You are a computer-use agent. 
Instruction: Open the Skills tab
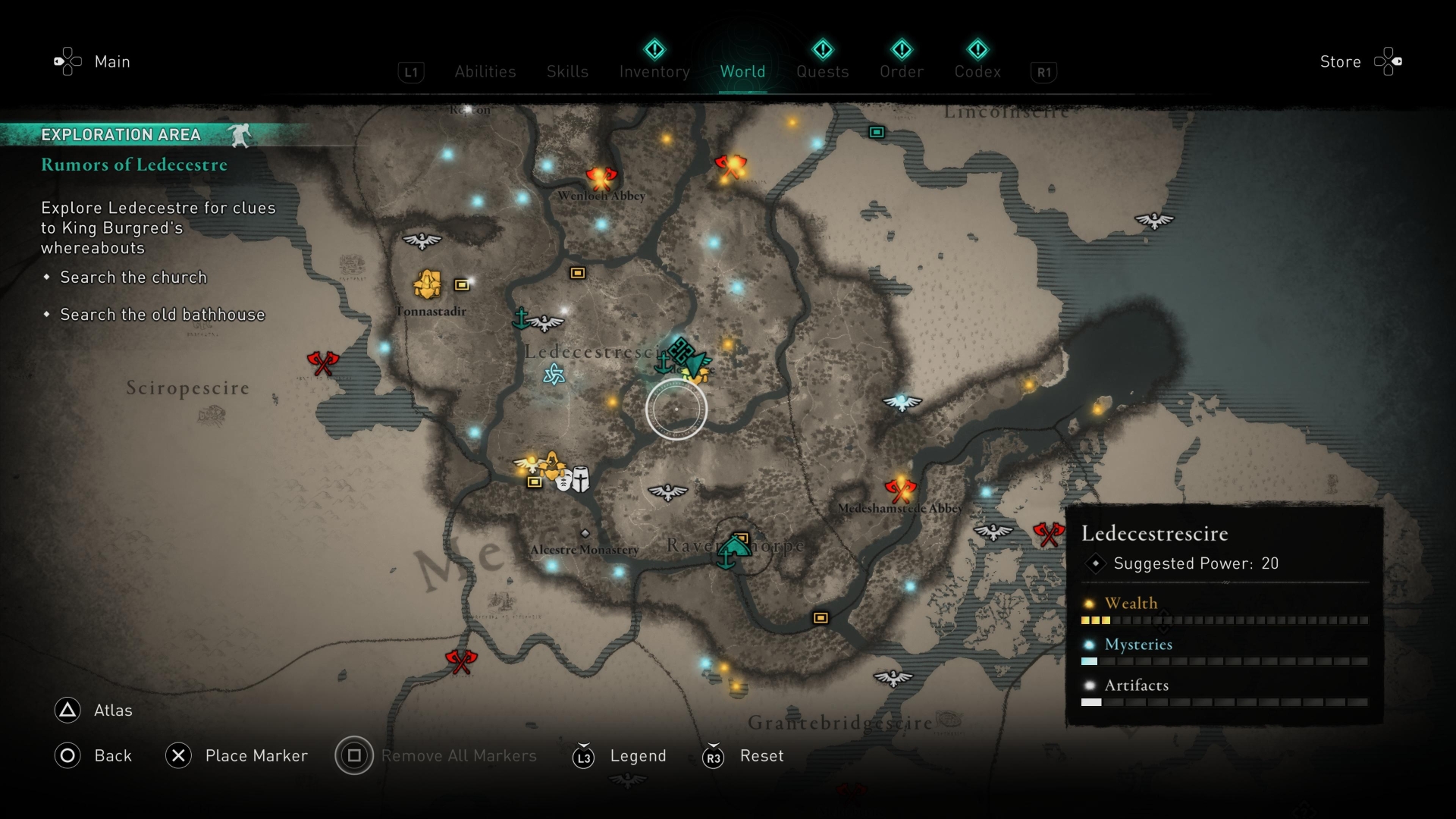click(567, 72)
